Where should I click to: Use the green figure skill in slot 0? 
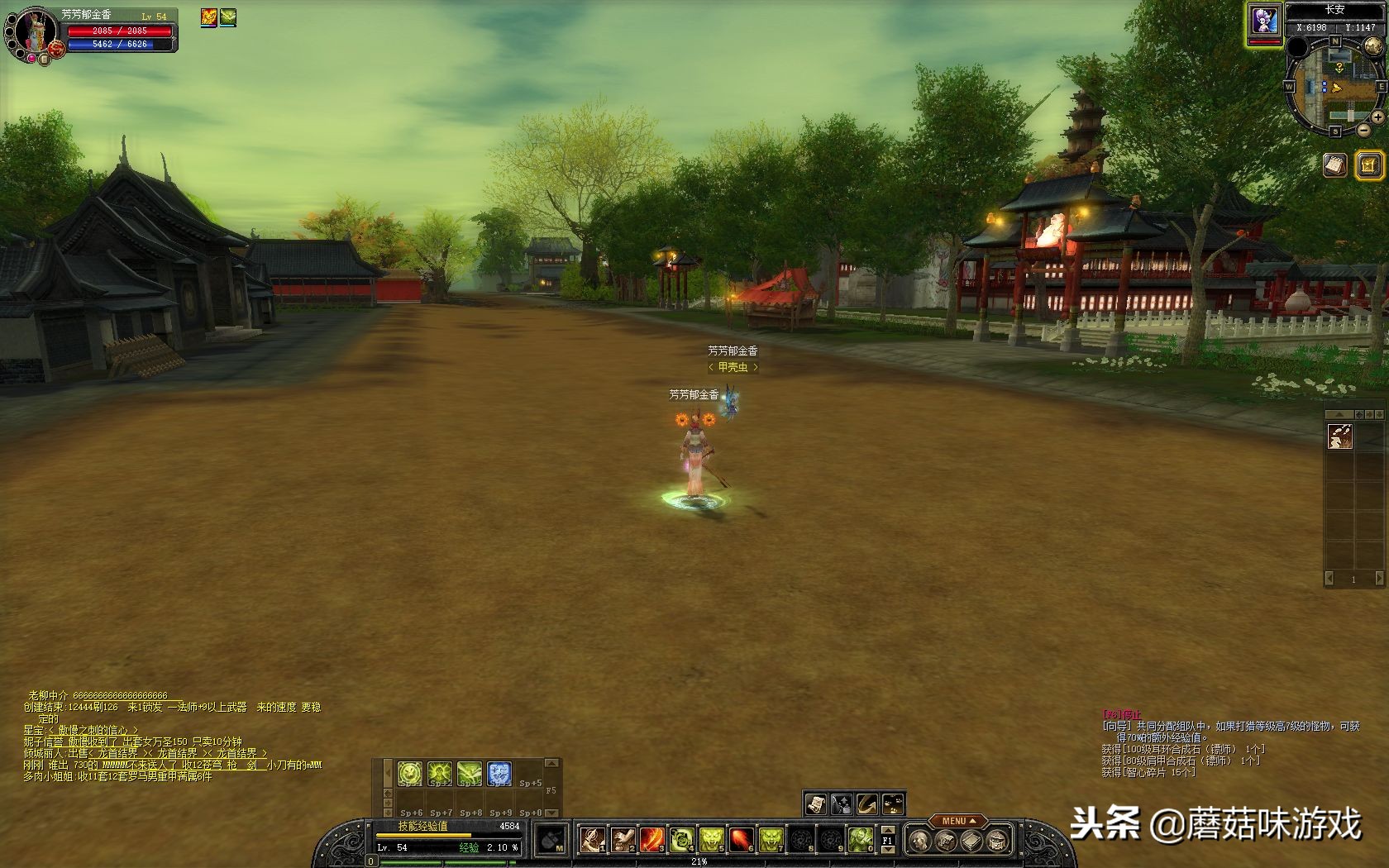click(860, 840)
